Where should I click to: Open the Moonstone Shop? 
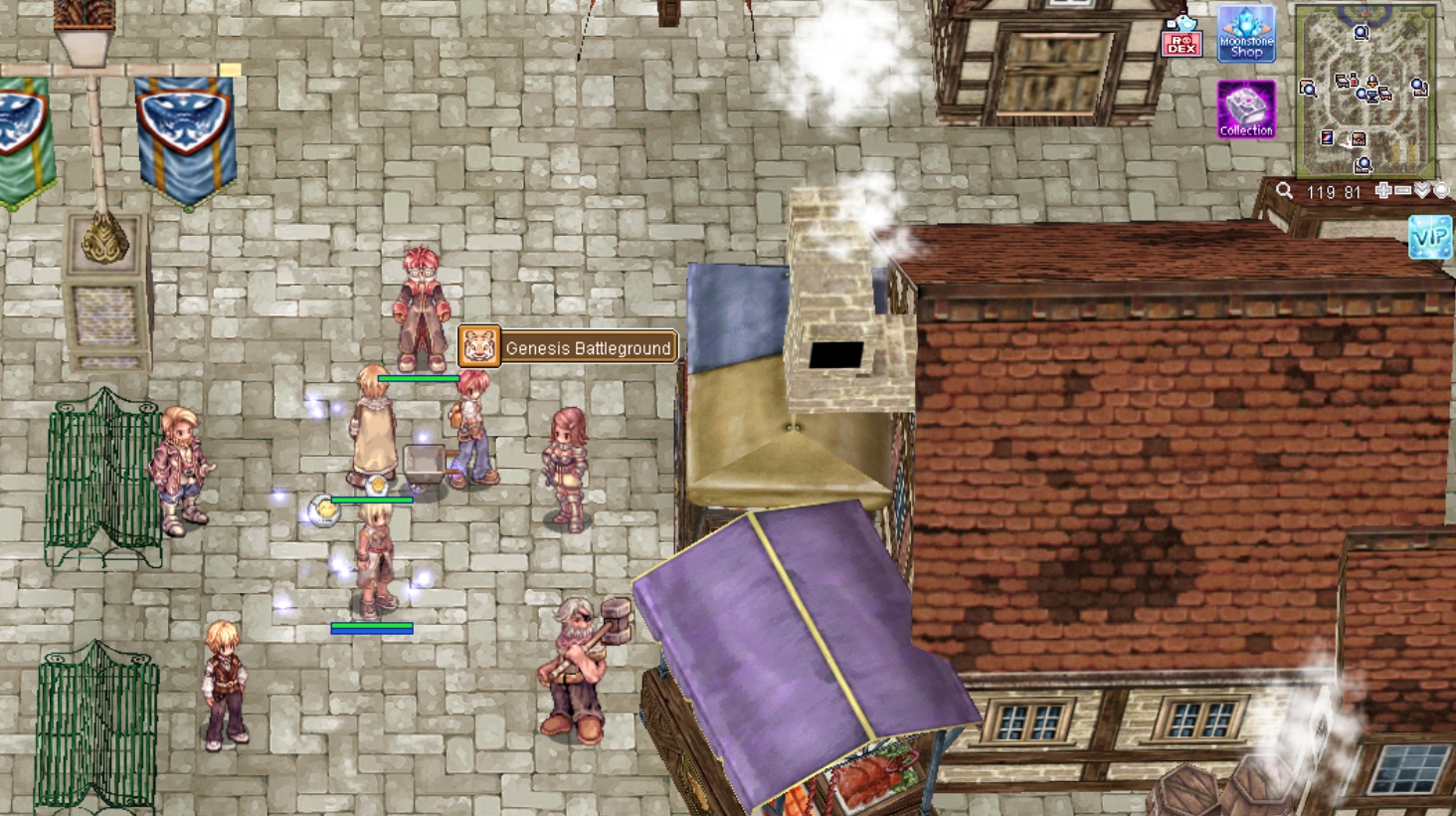click(1246, 34)
